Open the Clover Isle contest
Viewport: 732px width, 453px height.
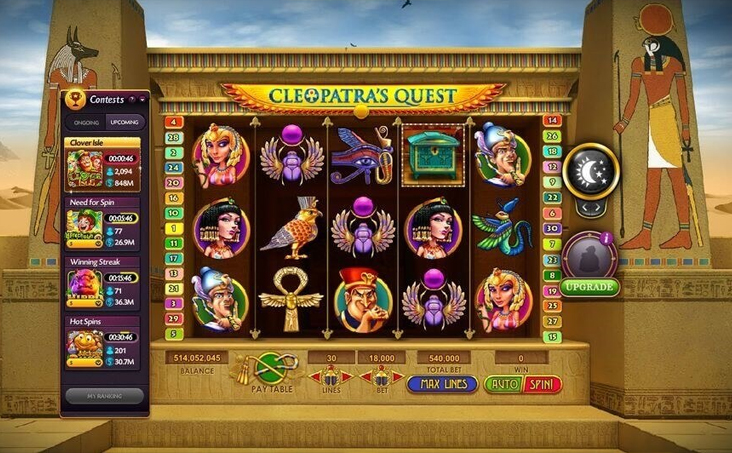[x=105, y=165]
